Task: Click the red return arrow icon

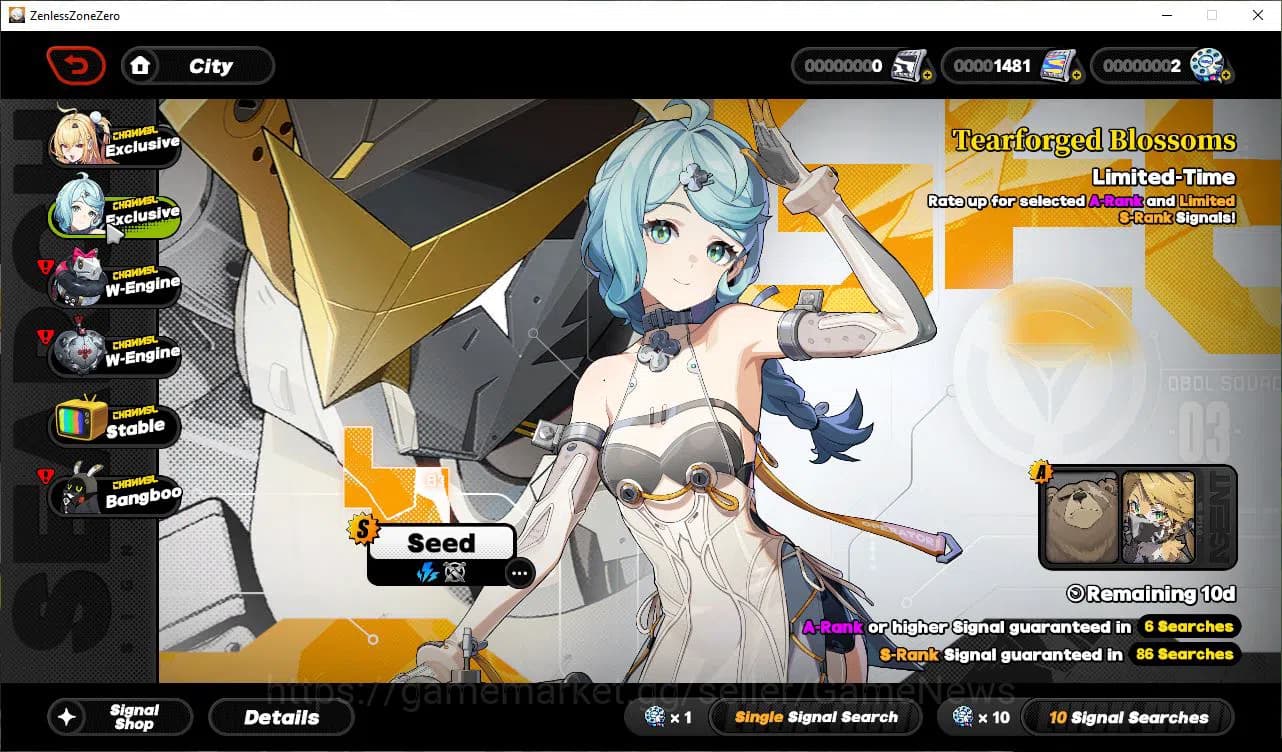Action: [76, 65]
